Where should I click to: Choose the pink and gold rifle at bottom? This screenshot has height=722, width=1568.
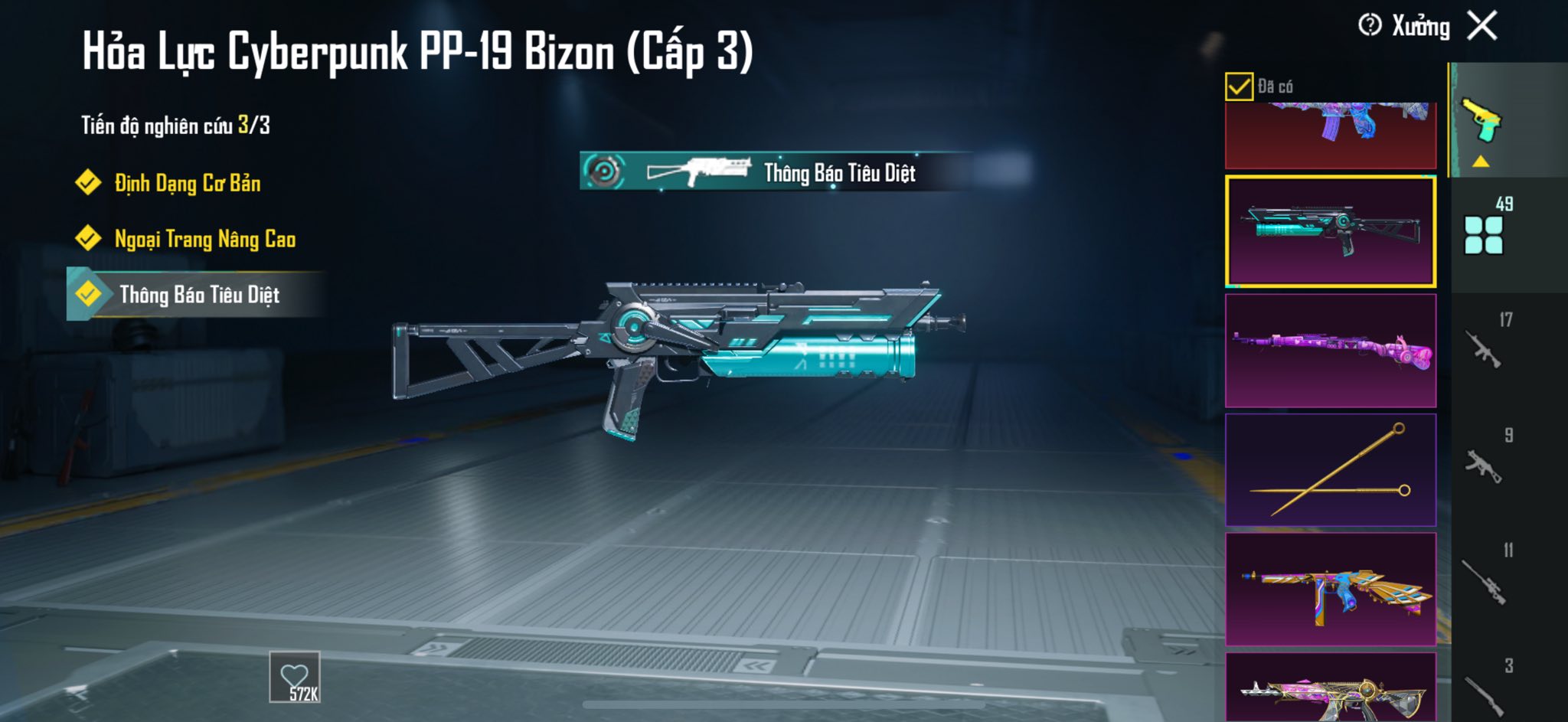point(1331,689)
